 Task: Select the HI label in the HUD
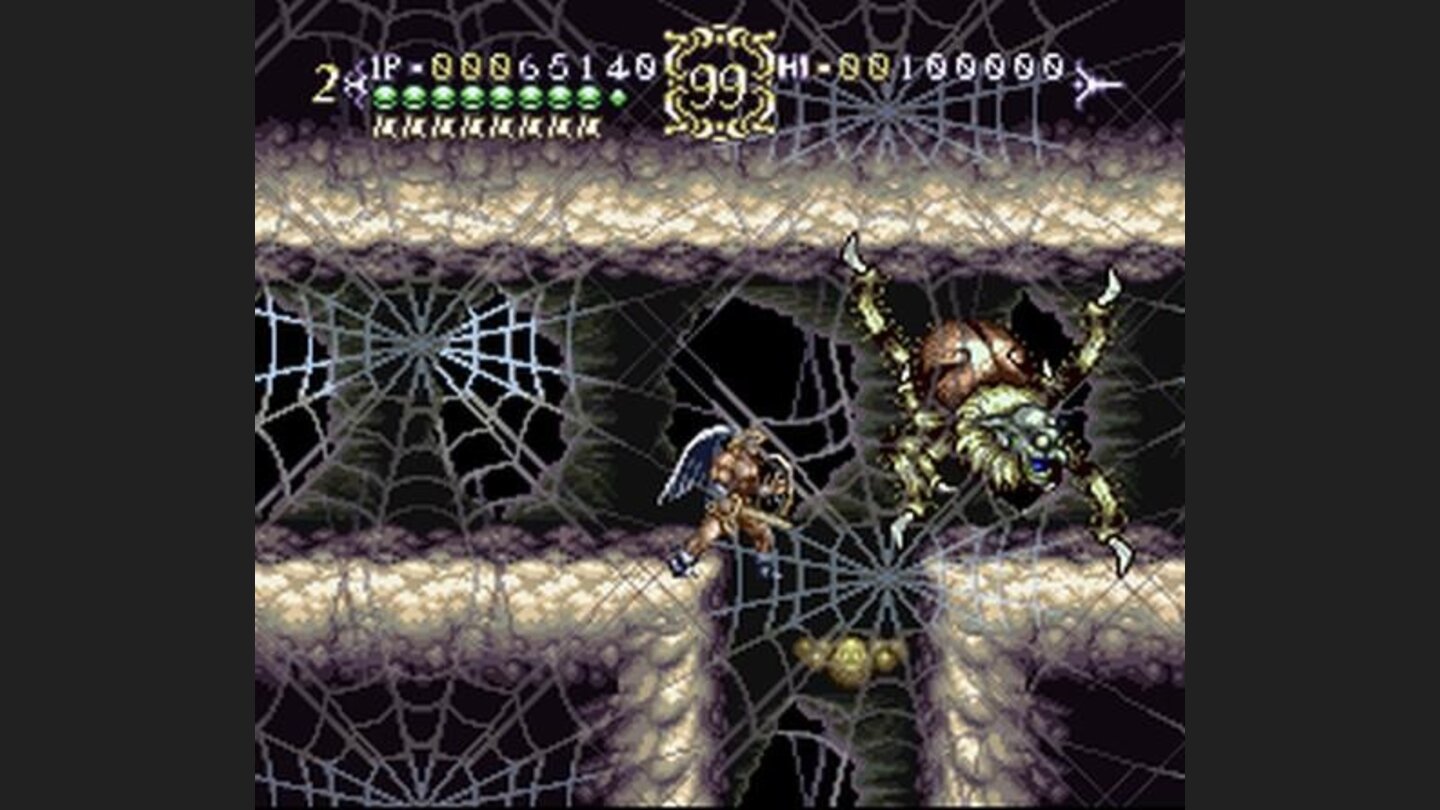(797, 65)
